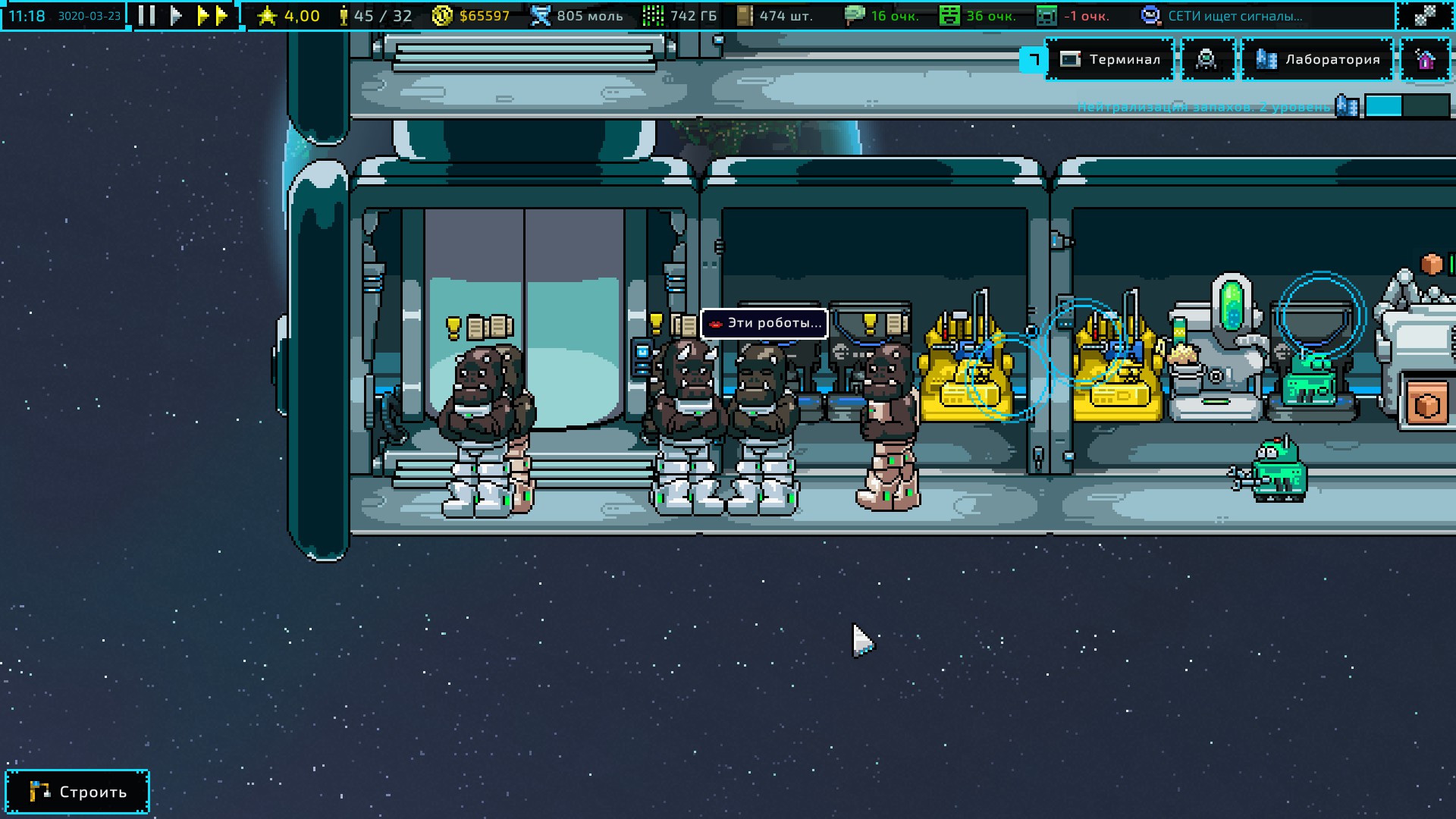Pause the game simulation

[x=147, y=15]
